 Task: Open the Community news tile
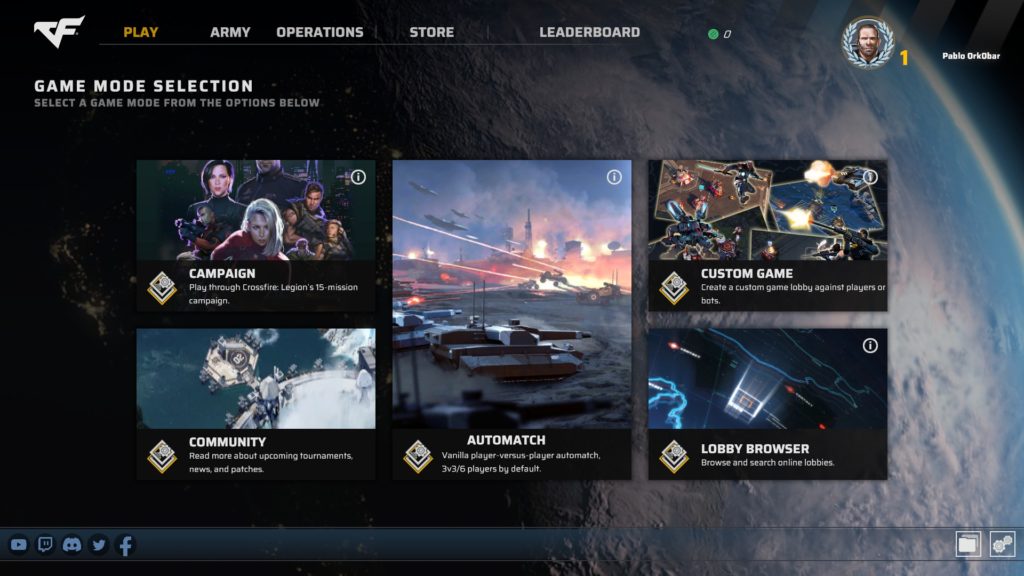tap(256, 403)
